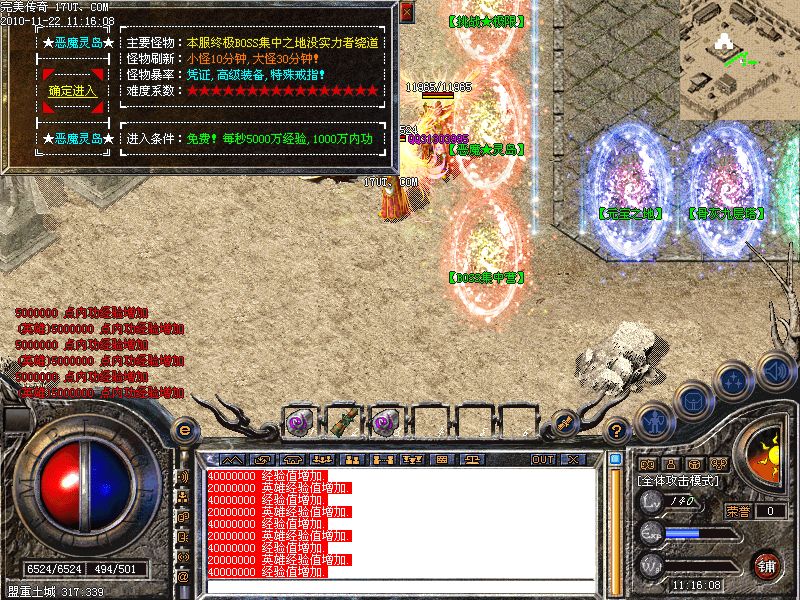Image resolution: width=800 pixels, height=600 pixels.
Task: Click the round 'e' button
Action: click(184, 429)
